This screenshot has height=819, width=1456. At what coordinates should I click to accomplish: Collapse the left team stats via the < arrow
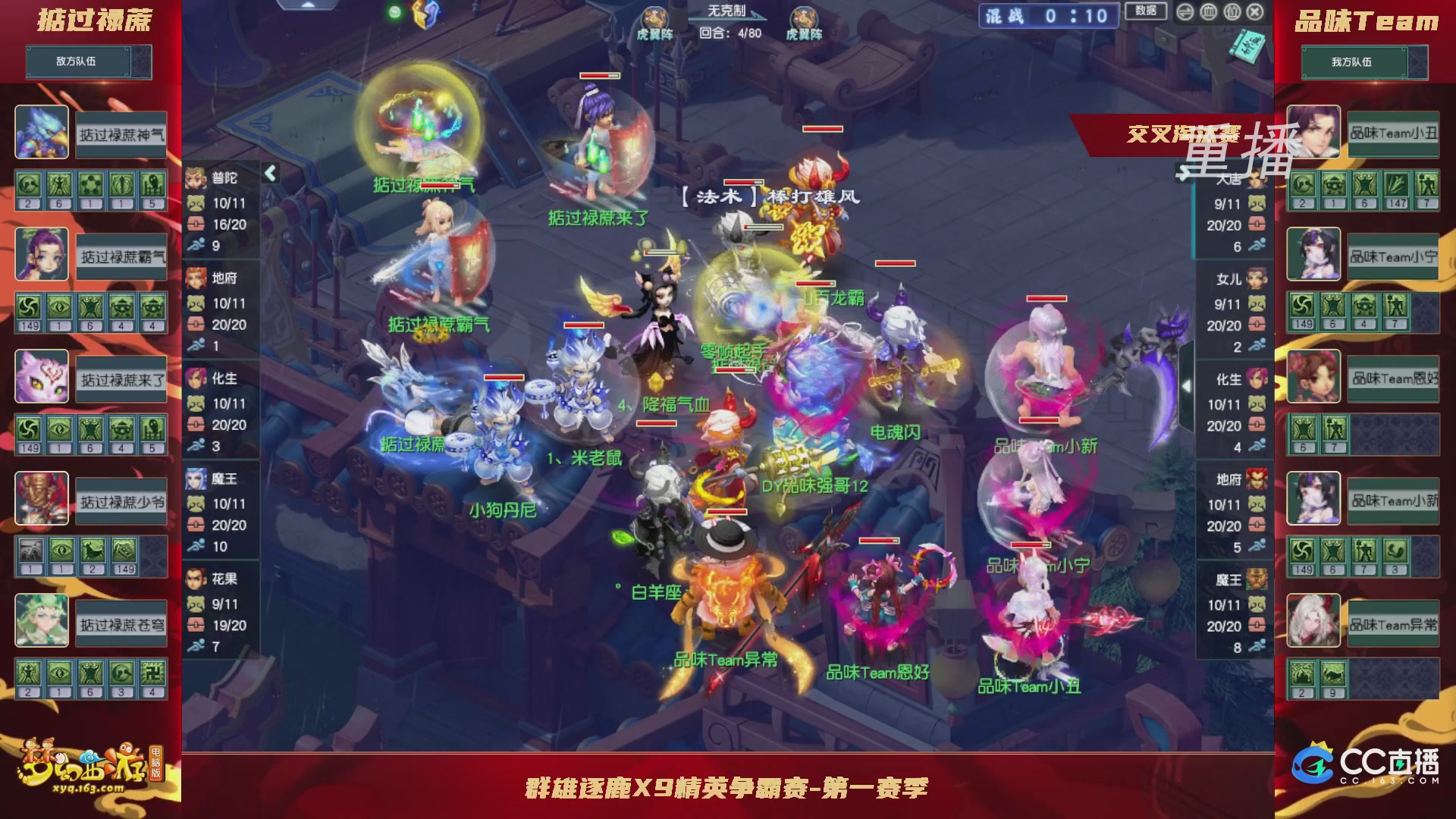click(269, 173)
